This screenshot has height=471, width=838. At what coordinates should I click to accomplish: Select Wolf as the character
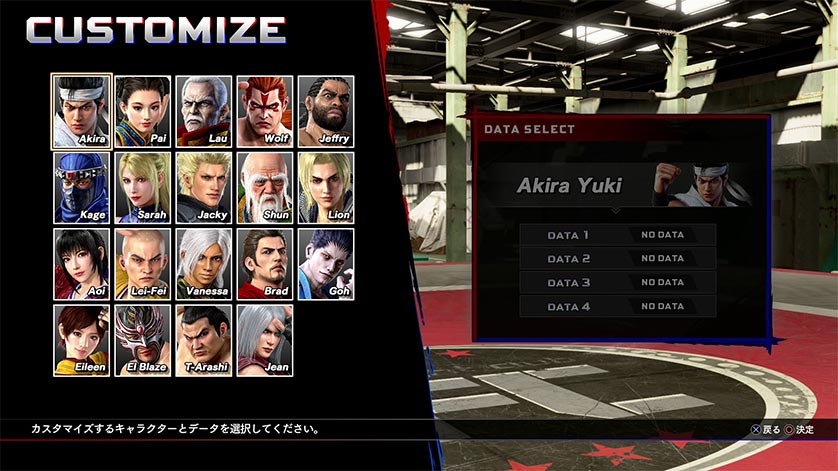click(x=265, y=111)
